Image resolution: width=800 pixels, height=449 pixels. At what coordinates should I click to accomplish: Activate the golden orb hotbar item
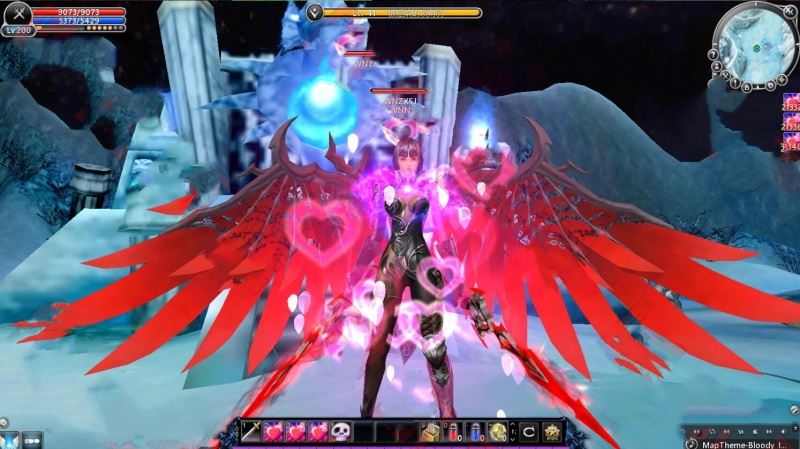498,431
